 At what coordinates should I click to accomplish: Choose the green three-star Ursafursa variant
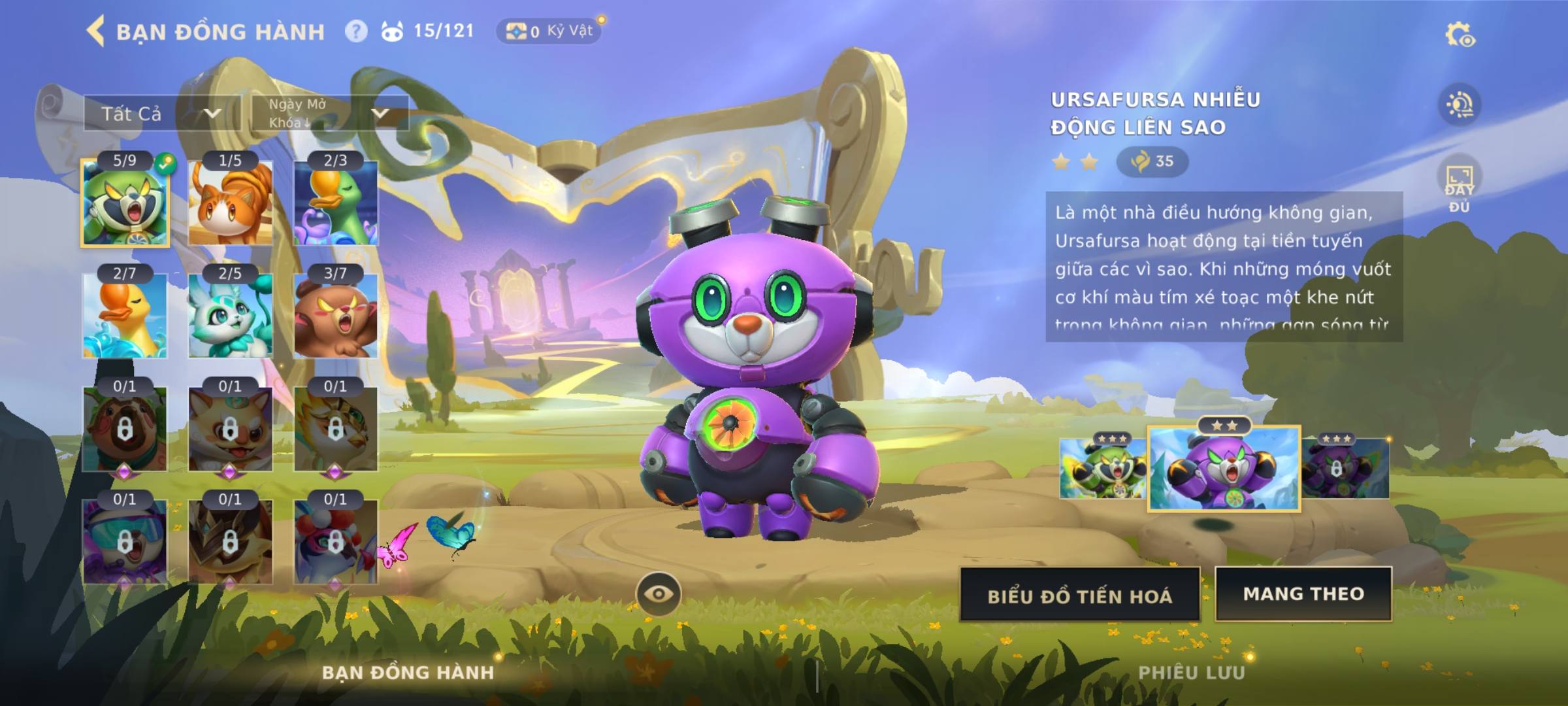(1103, 469)
